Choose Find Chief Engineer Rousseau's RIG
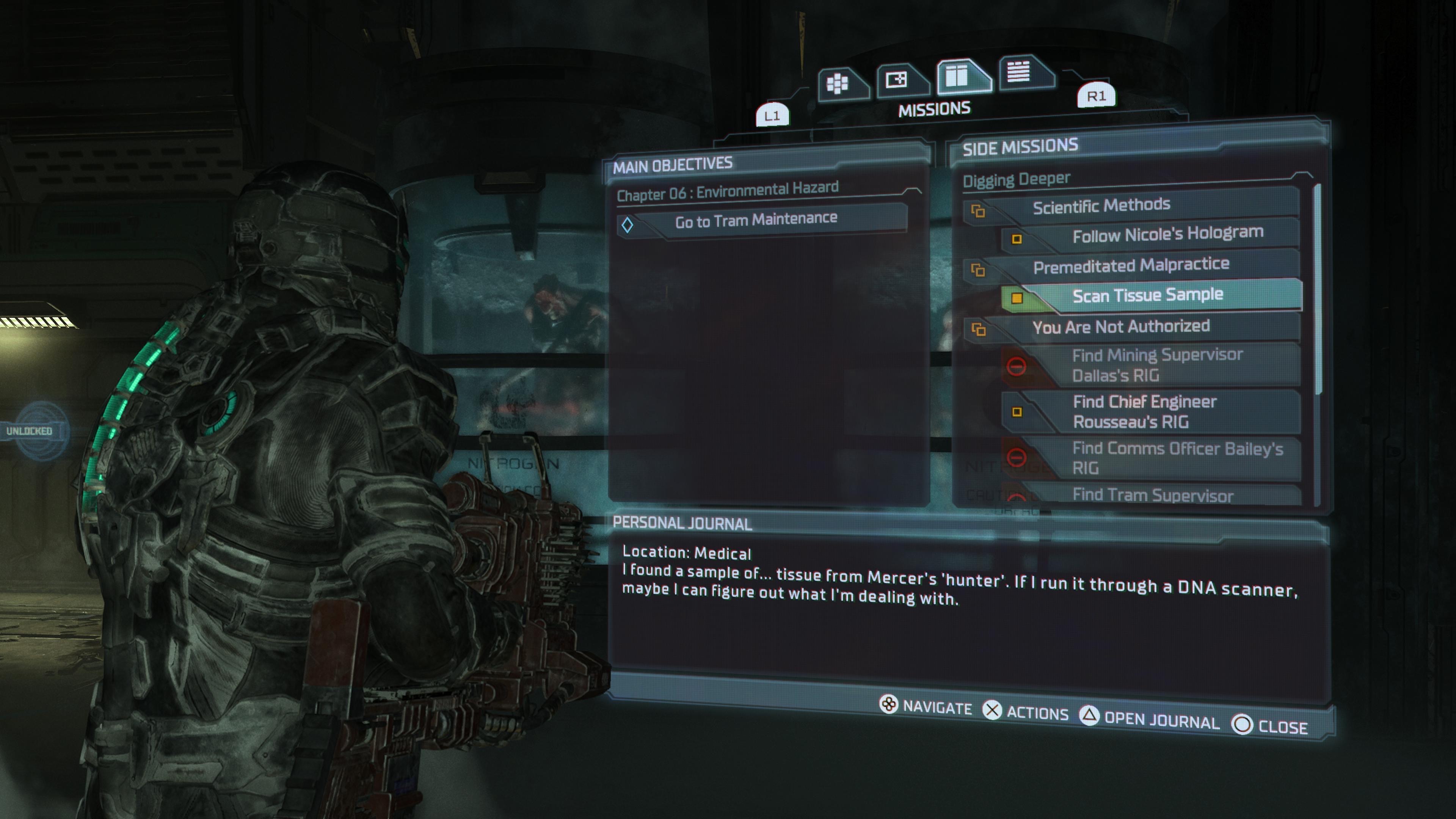This screenshot has height=819, width=1456. pyautogui.click(x=1144, y=411)
